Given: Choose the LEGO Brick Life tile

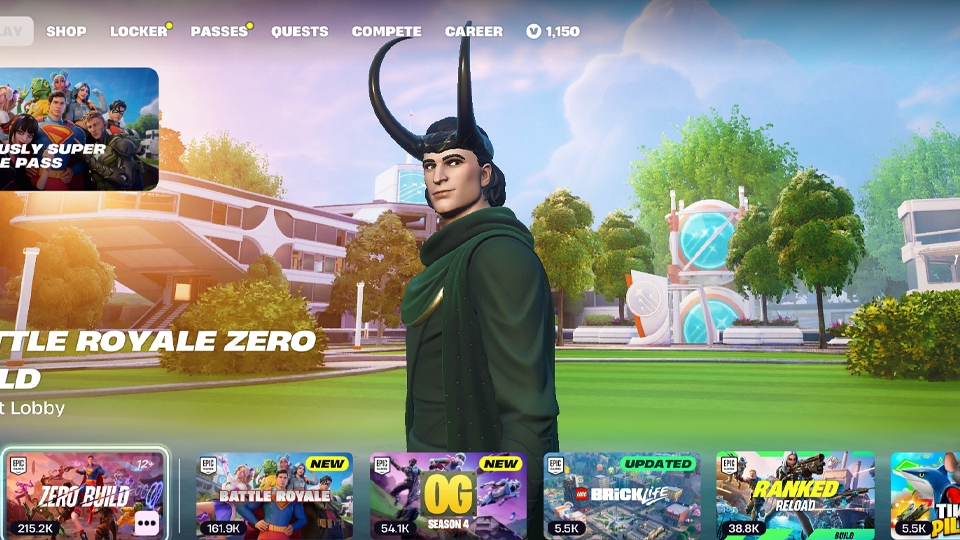Looking at the screenshot, I should tap(621, 495).
